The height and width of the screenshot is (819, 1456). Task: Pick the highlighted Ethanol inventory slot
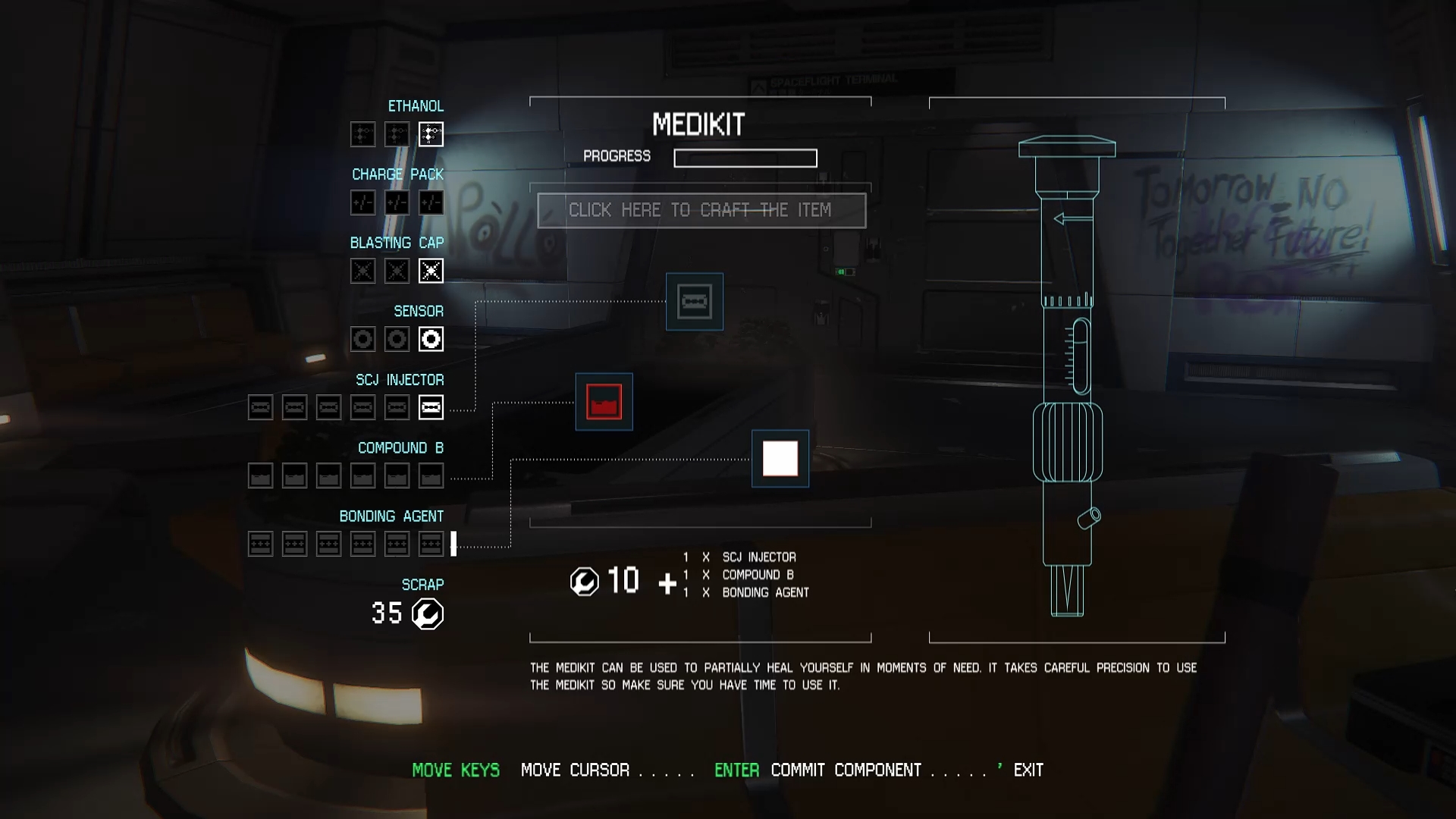pyautogui.click(x=431, y=134)
